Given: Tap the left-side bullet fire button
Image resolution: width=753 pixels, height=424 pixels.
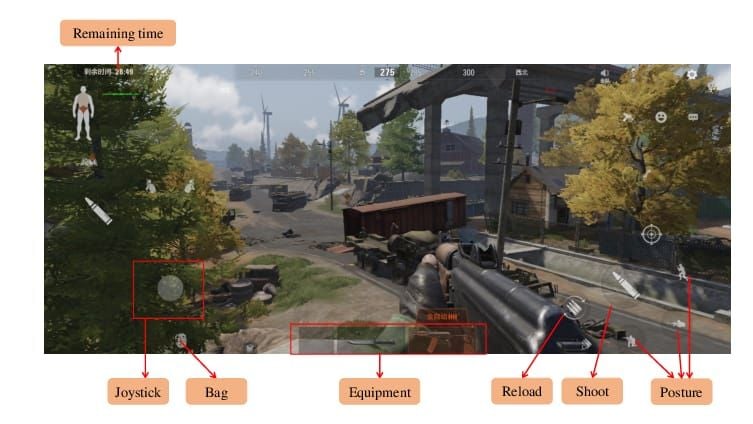Looking at the screenshot, I should pyautogui.click(x=97, y=211).
